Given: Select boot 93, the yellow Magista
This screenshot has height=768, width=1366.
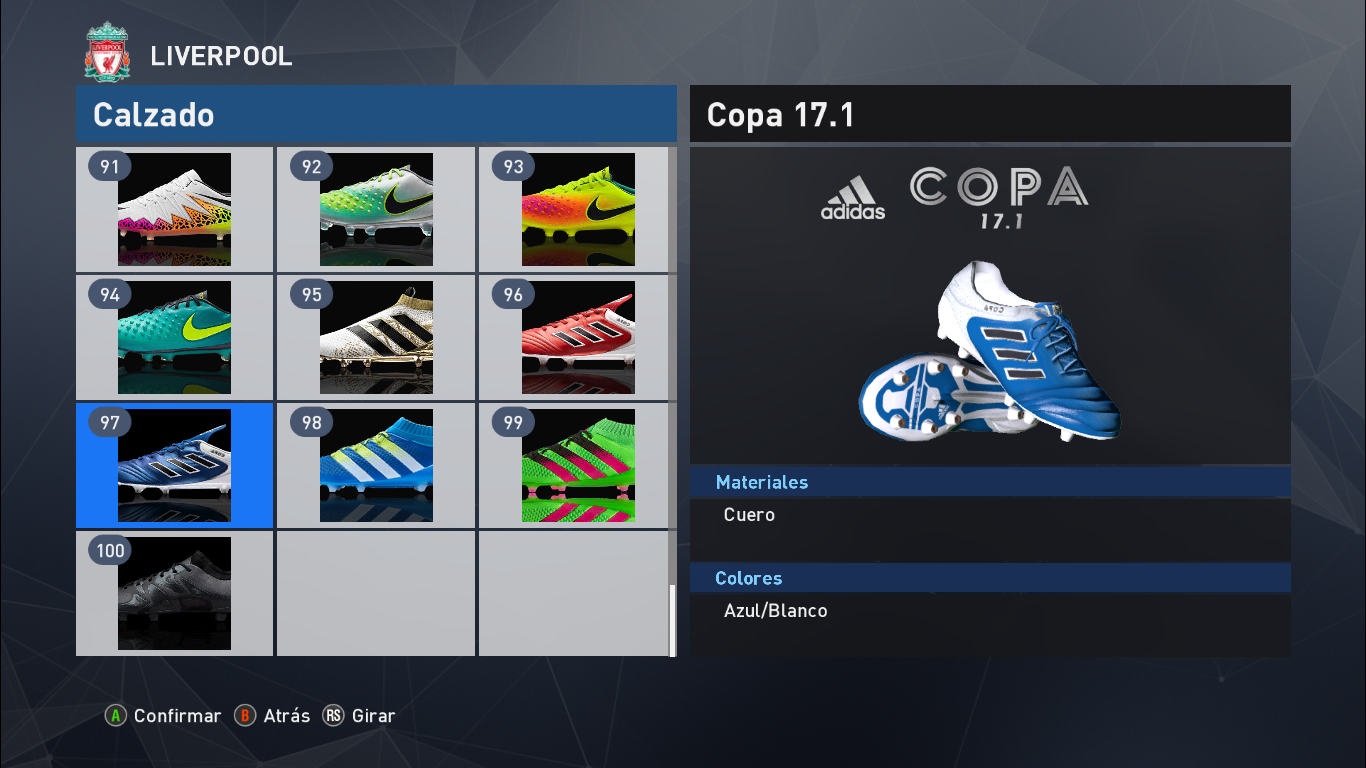Looking at the screenshot, I should point(576,209).
